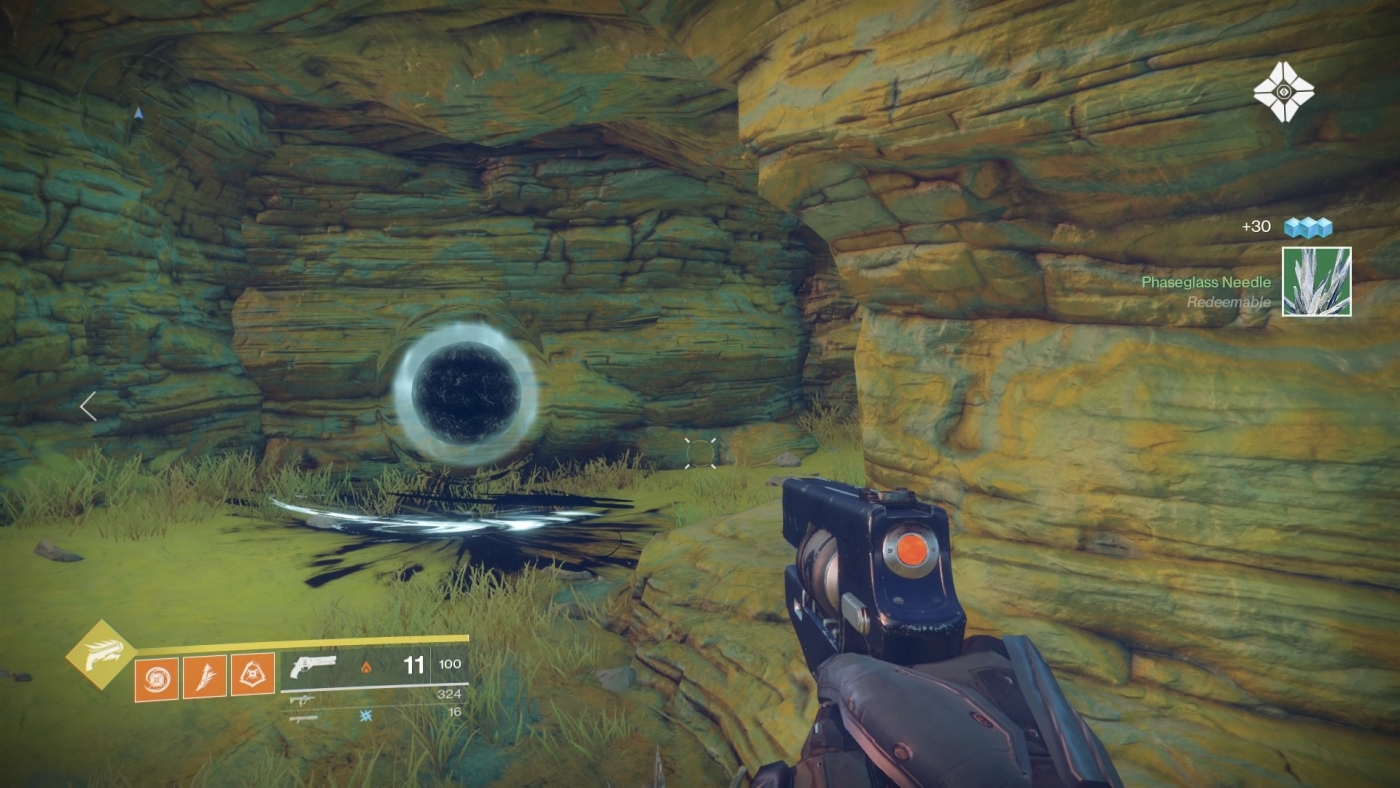Select the submachine gun weapon icon
Screen dimensions: 1400x788
pos(304,700)
